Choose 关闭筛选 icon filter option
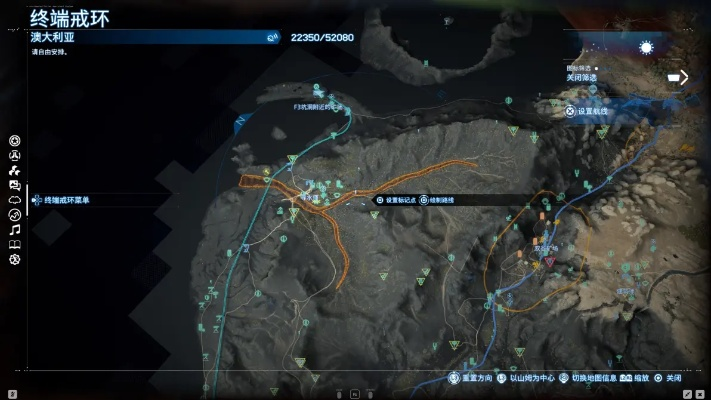711x400 pixels. click(581, 77)
